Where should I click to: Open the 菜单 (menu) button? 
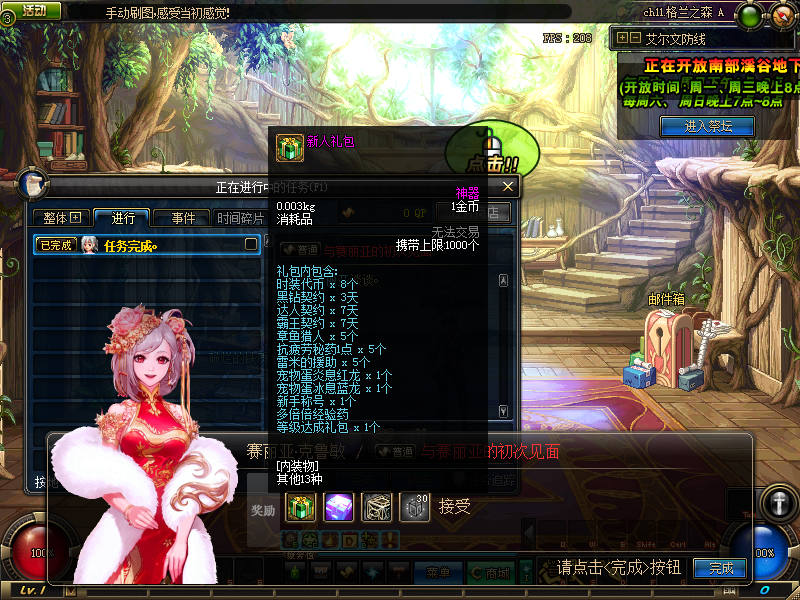pos(438,572)
